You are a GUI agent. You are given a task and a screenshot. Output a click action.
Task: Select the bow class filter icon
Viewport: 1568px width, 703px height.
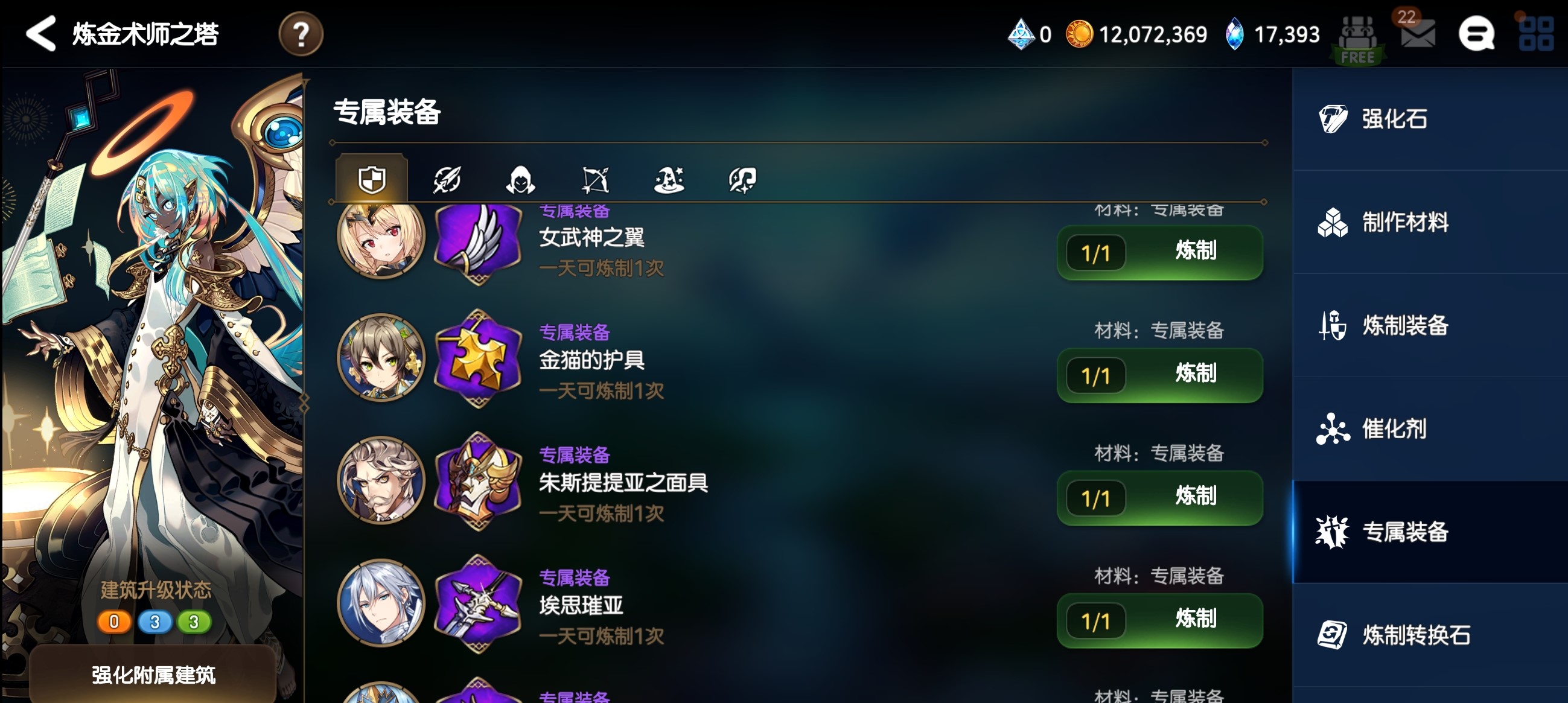click(x=596, y=179)
